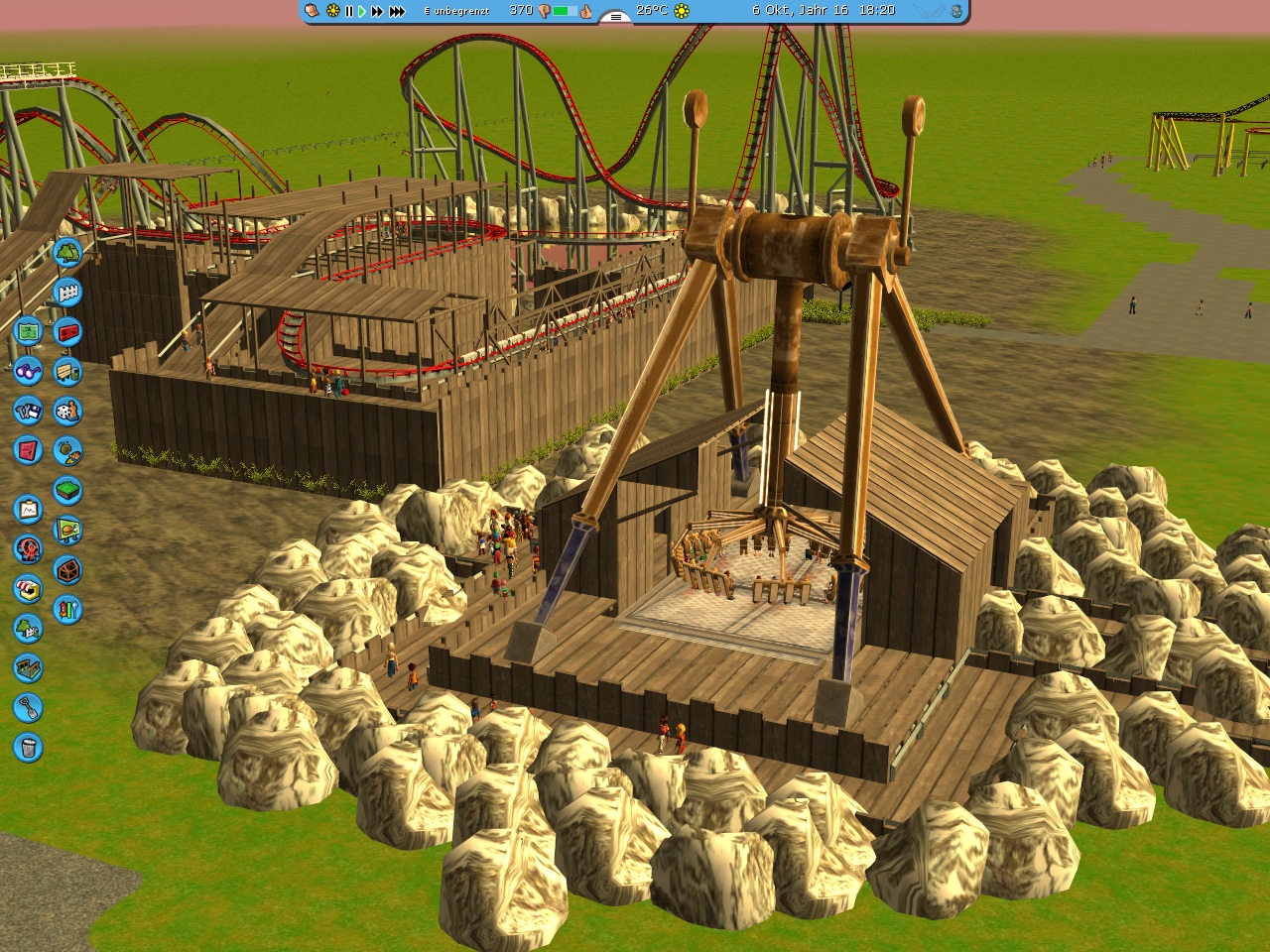Select the burger billboard sign icon
Image resolution: width=1270 pixels, height=952 pixels.
tap(67, 531)
